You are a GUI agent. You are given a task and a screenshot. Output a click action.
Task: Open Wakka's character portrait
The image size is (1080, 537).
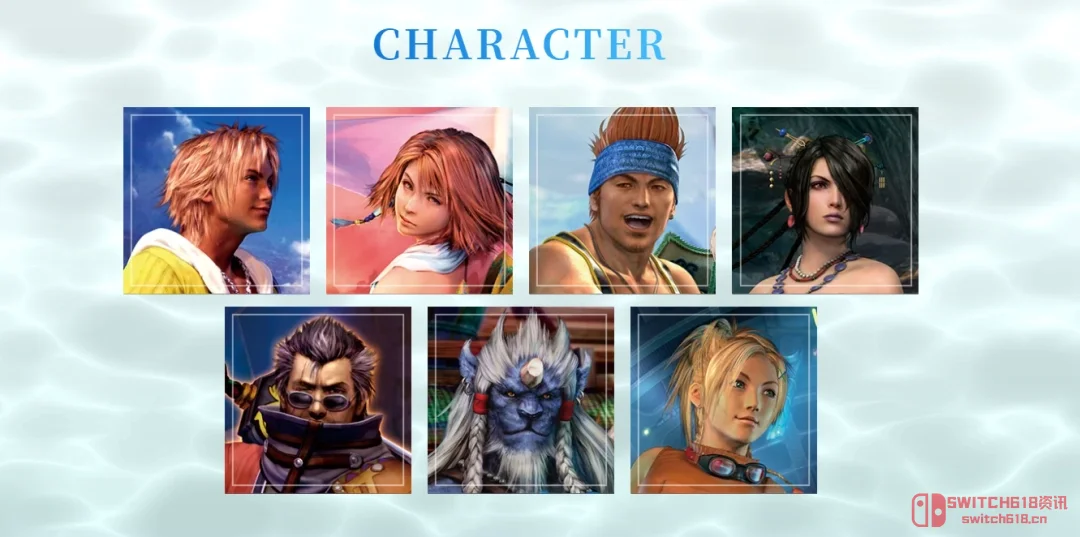[x=622, y=201]
